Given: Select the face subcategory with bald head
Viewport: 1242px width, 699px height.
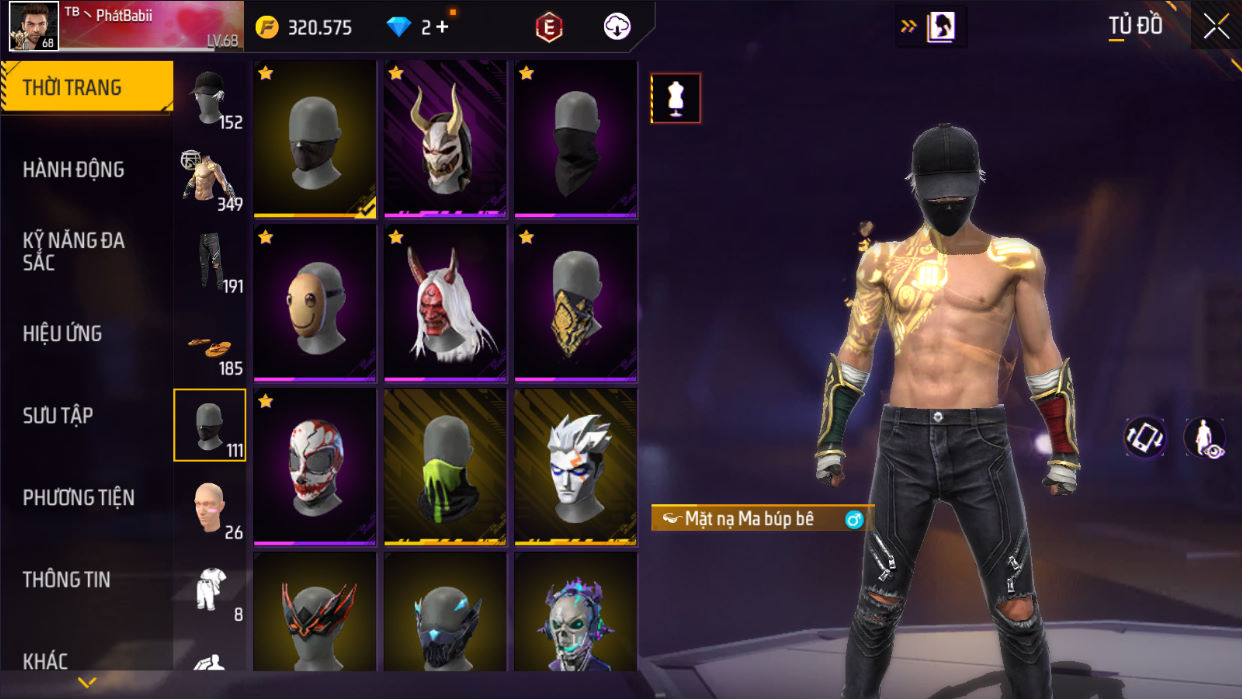Looking at the screenshot, I should [210, 508].
